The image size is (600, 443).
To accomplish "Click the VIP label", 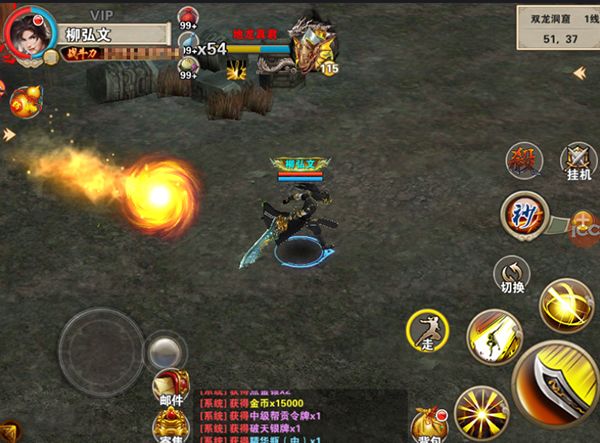I will click(101, 14).
